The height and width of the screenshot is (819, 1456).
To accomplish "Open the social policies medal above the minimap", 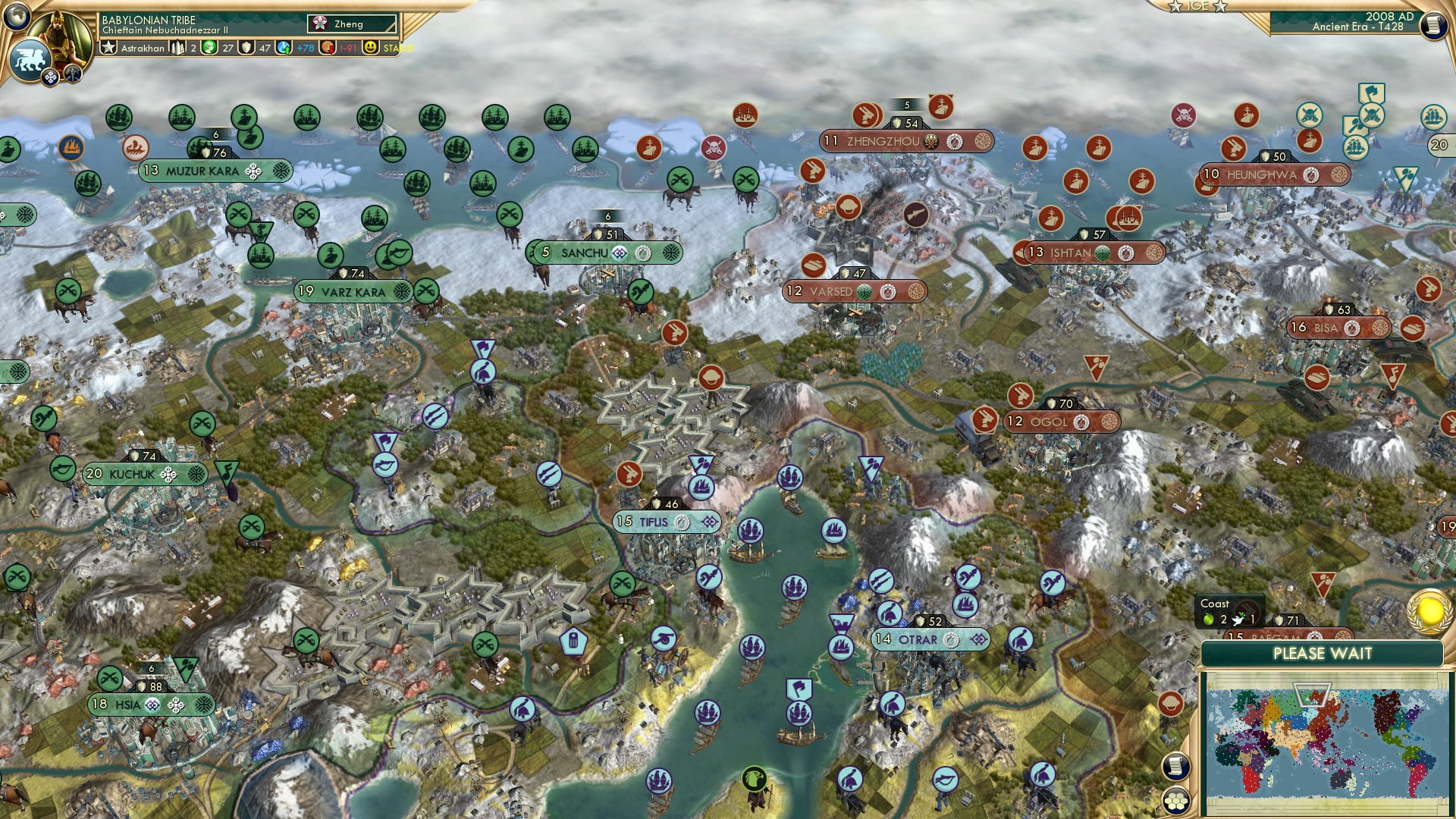I will [x=1428, y=613].
